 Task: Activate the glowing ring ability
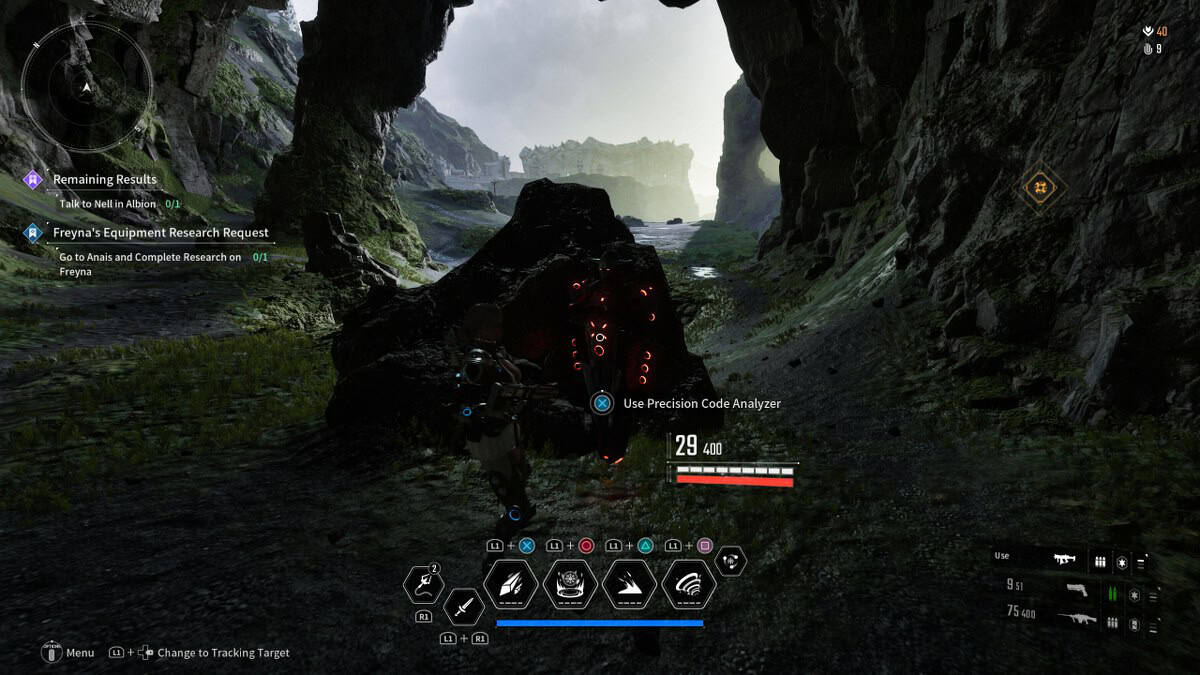click(x=570, y=585)
